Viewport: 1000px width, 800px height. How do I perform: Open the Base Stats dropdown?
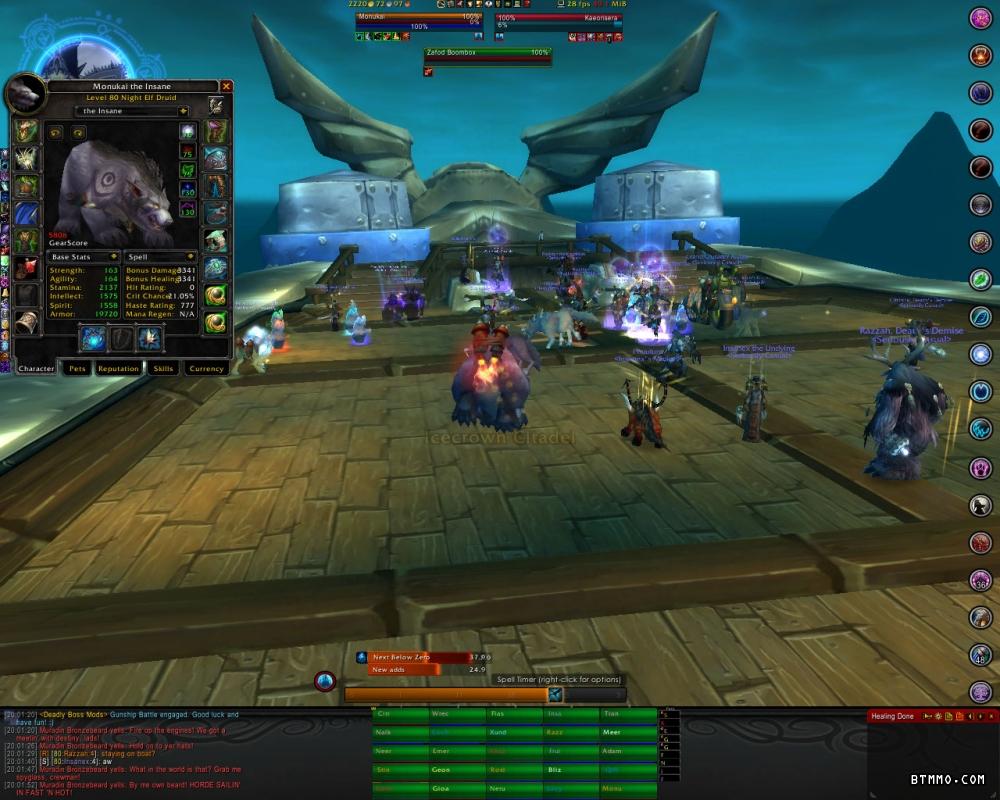click(x=84, y=257)
